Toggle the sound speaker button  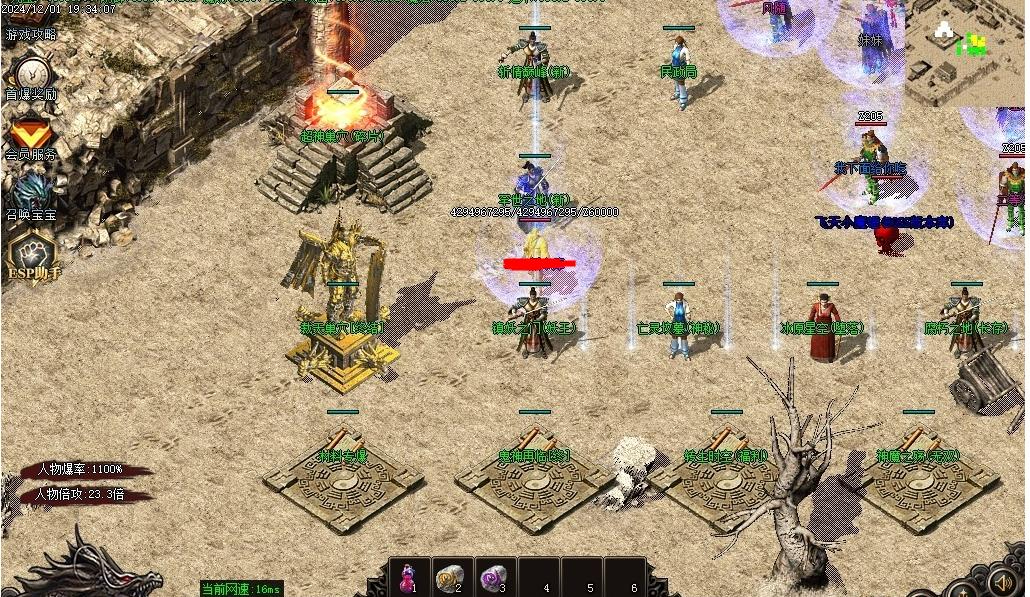coord(1003,581)
